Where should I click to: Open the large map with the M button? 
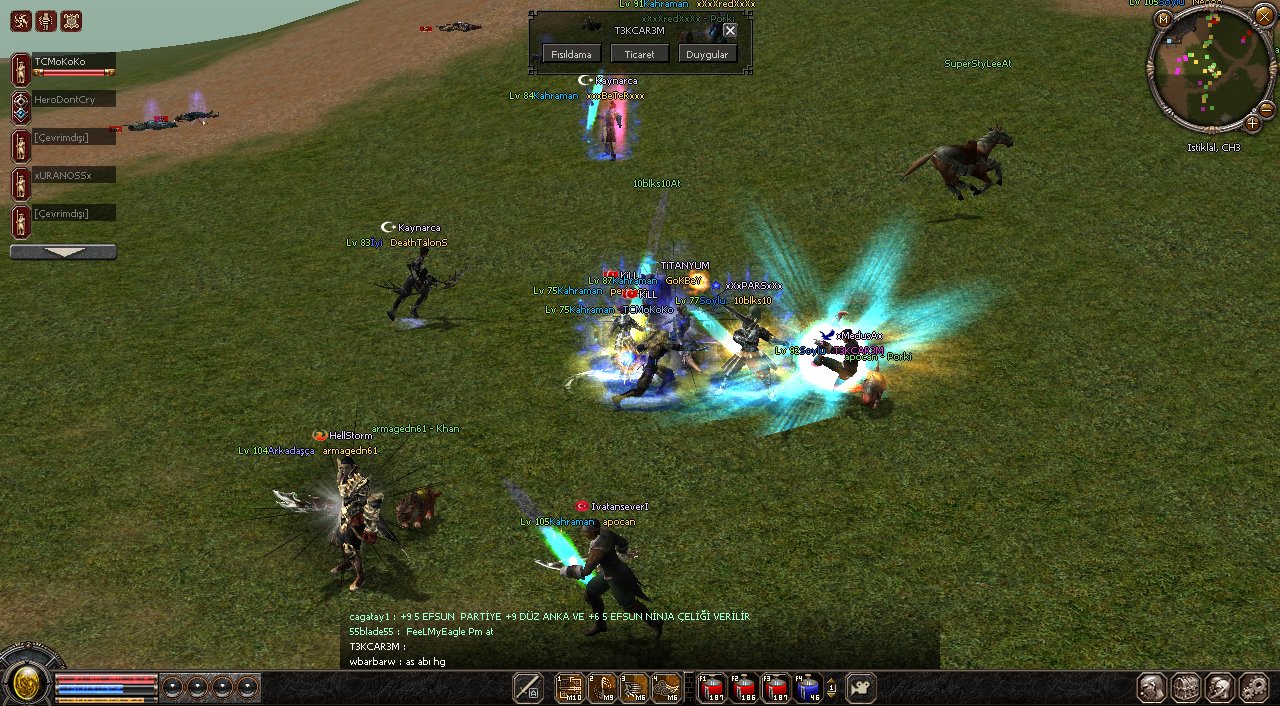click(1164, 19)
